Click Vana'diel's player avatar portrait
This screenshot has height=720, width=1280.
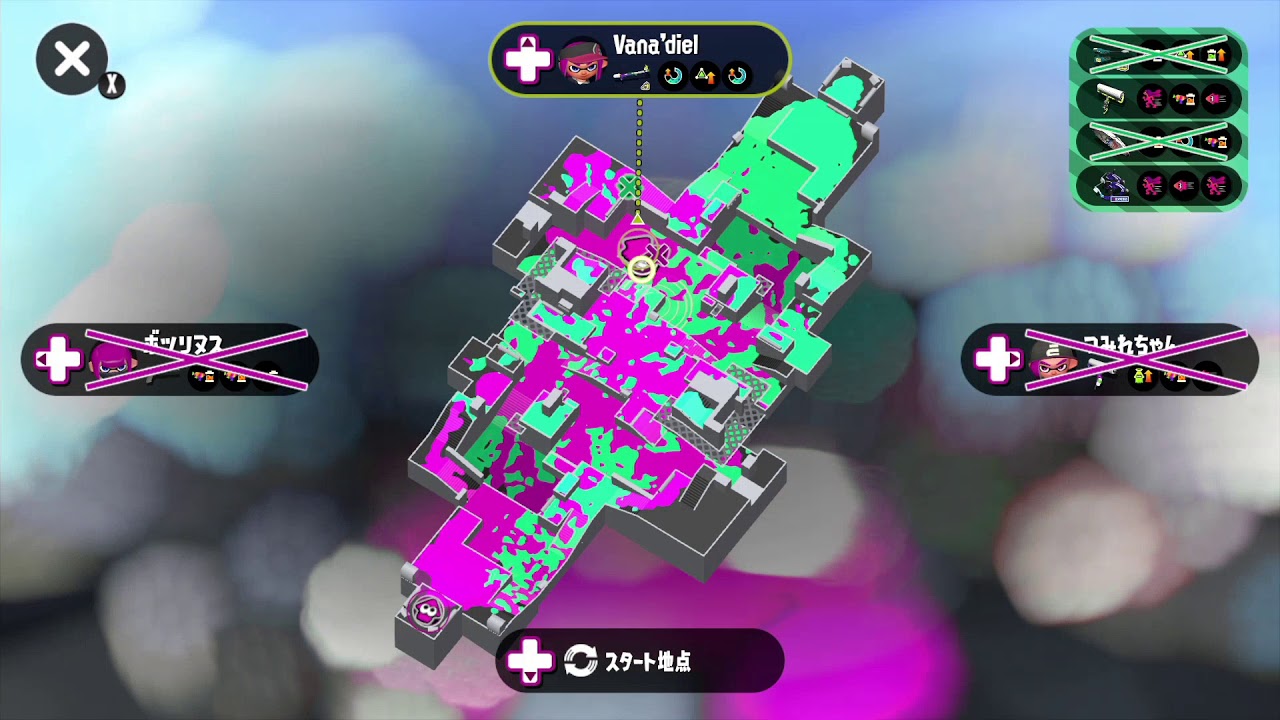click(585, 62)
